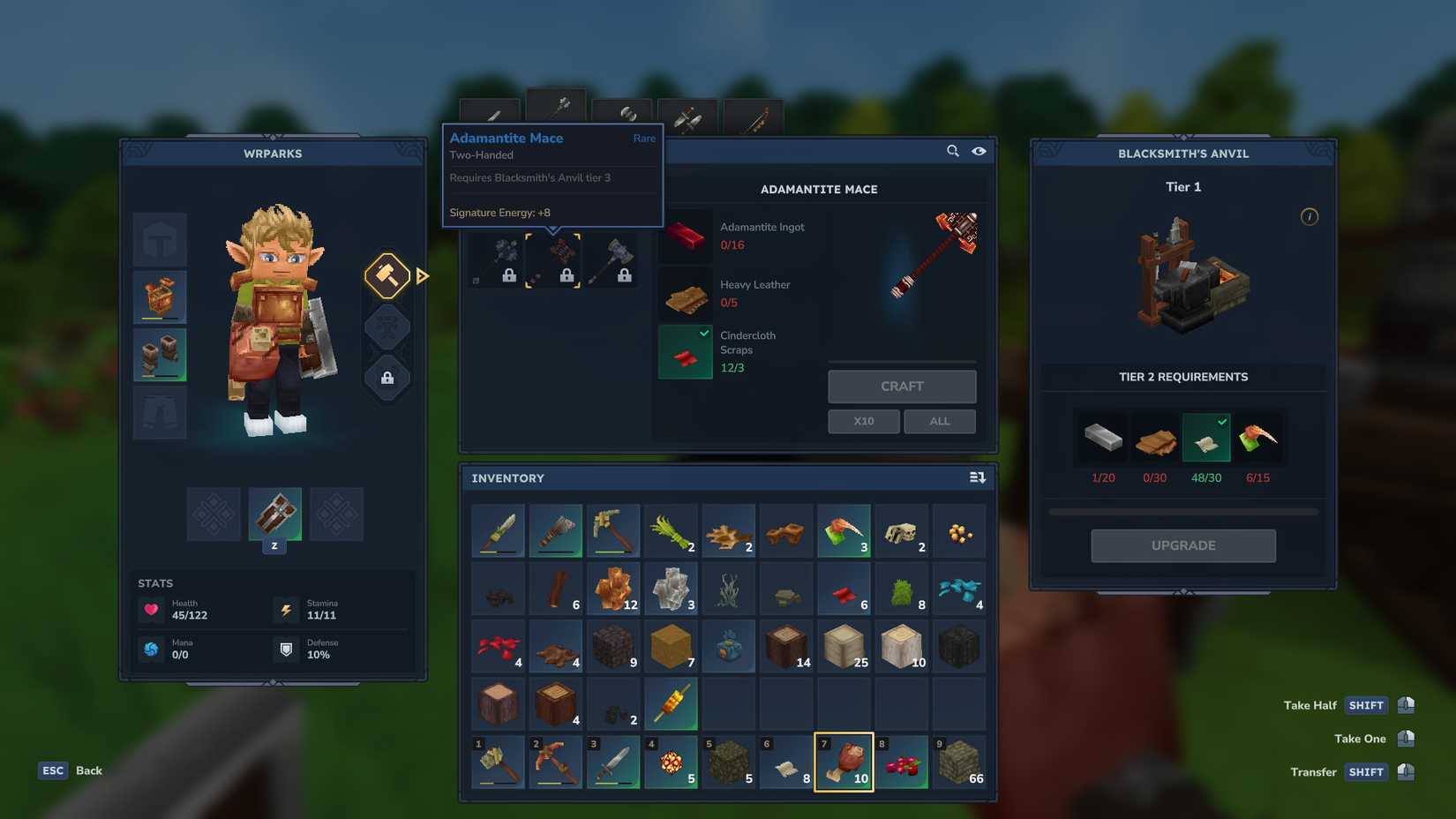Click the Defense shield stat icon
The width and height of the screenshot is (1456, 819).
tap(286, 650)
